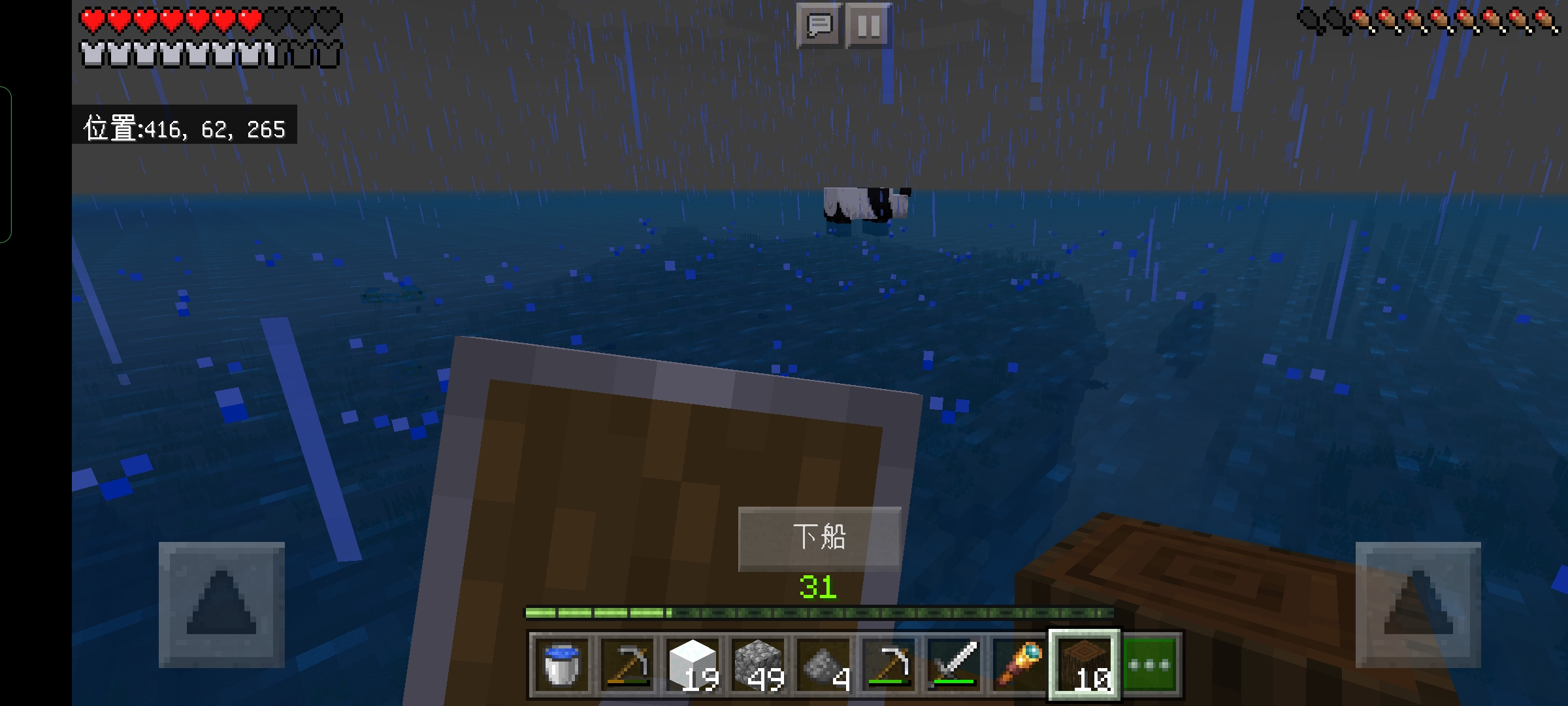Click the row of health hearts
This screenshot has height=706, width=1568.
[209, 19]
